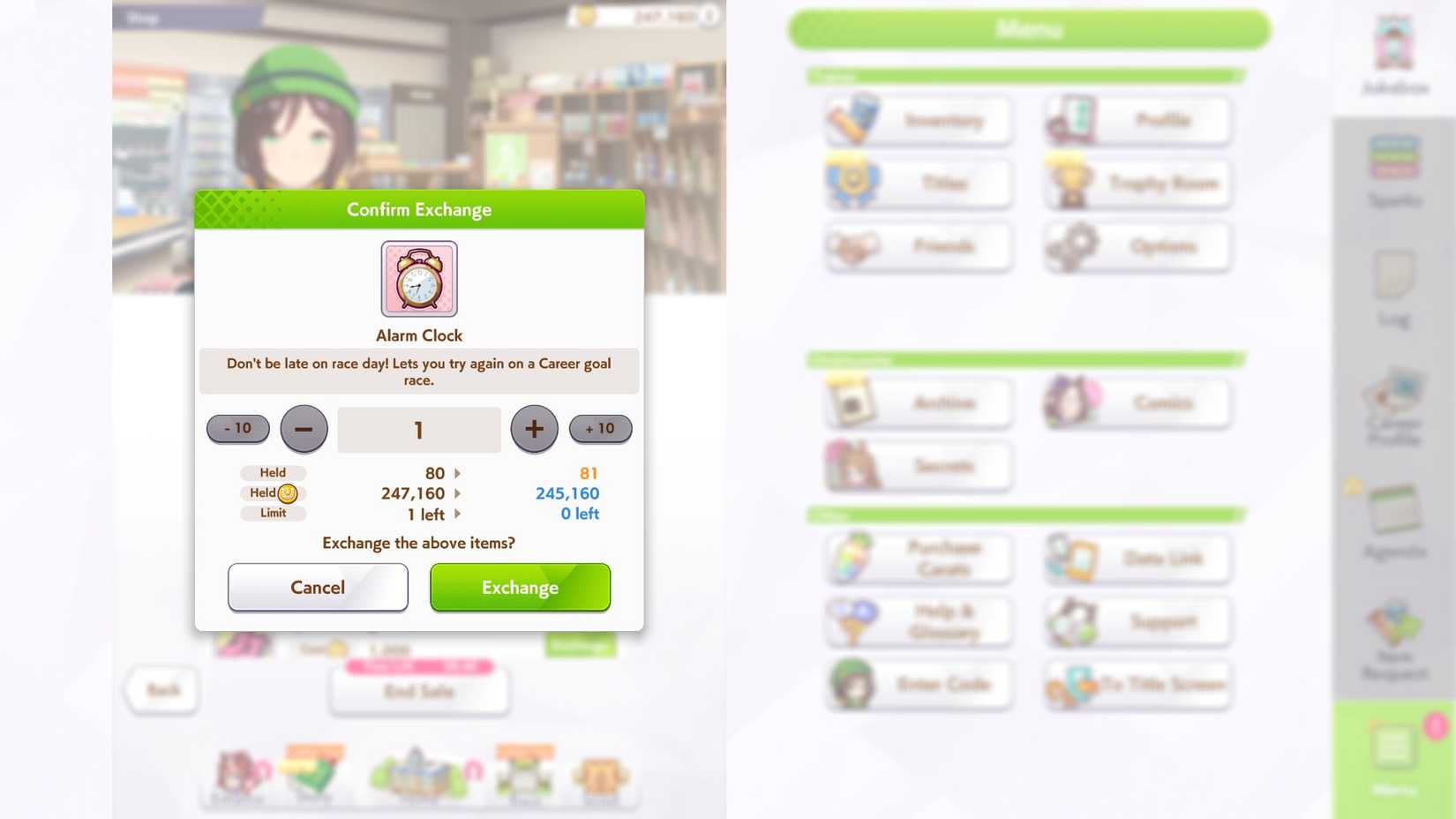The image size is (1456, 819).
Task: Confirm with the Exchange button
Action: (x=520, y=587)
